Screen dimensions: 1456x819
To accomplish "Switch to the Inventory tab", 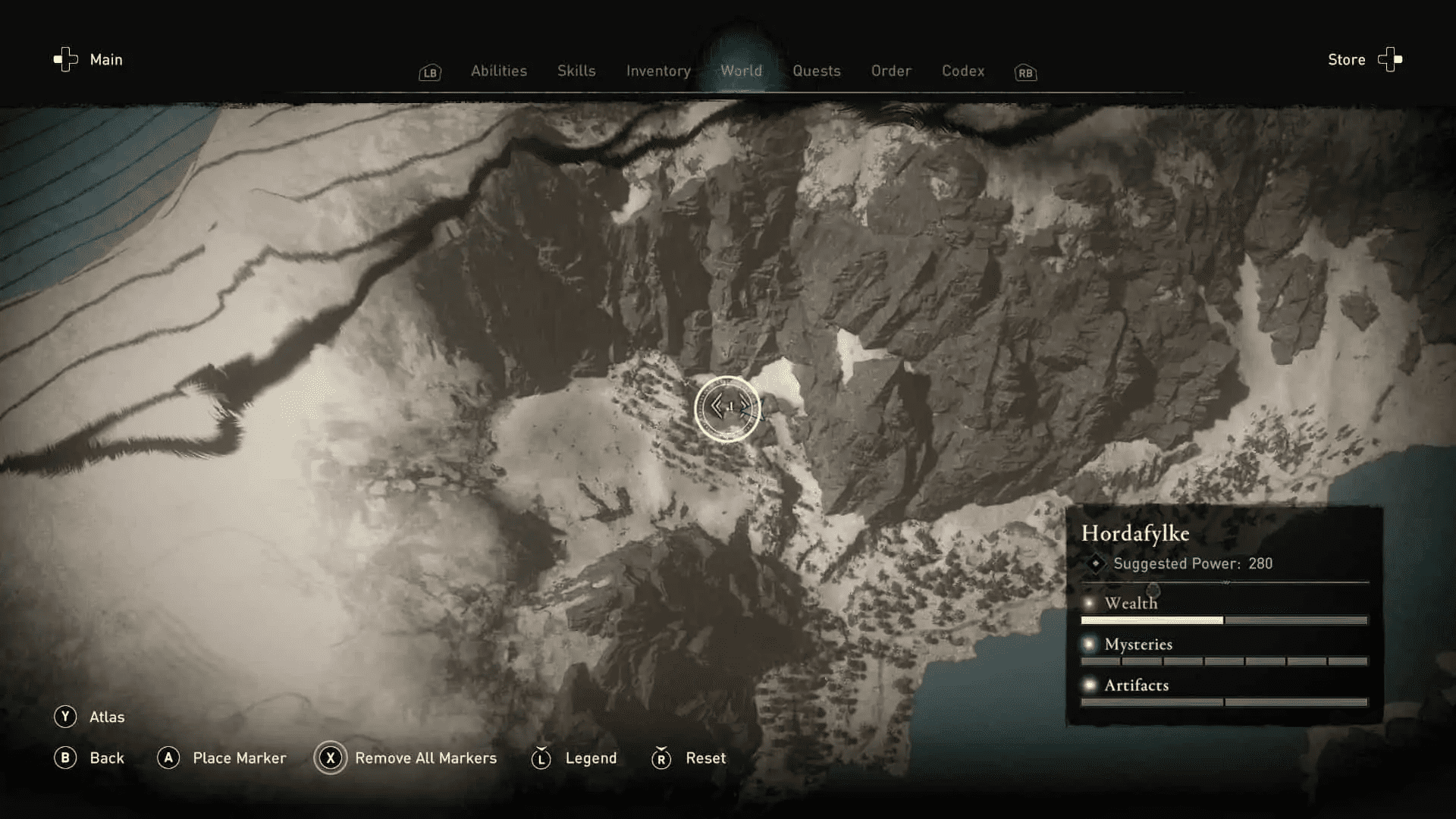I will click(x=657, y=71).
